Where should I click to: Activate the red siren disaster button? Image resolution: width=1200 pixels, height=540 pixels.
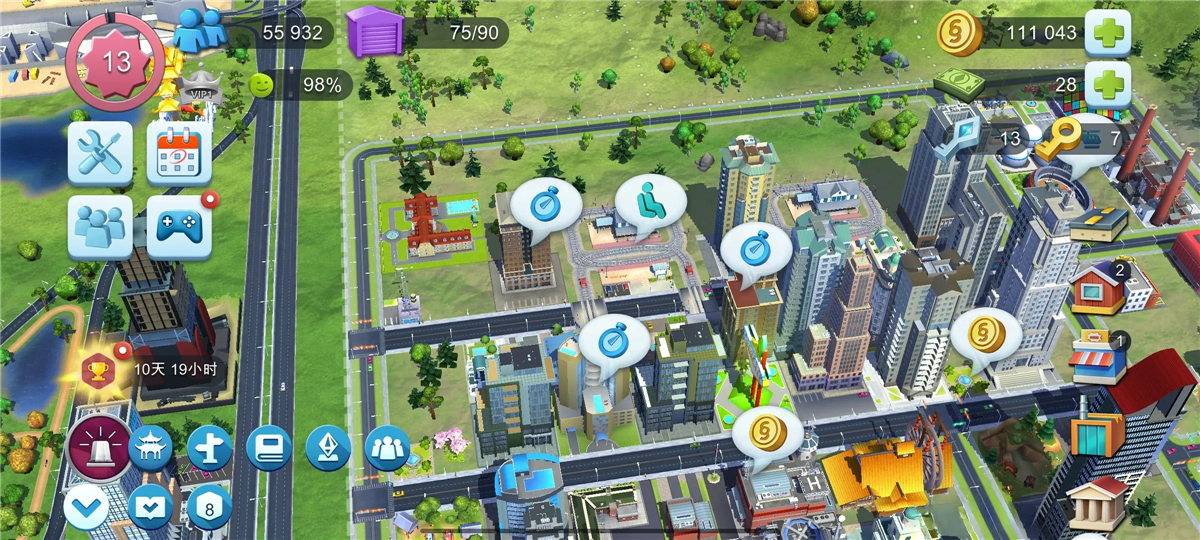tap(100, 449)
